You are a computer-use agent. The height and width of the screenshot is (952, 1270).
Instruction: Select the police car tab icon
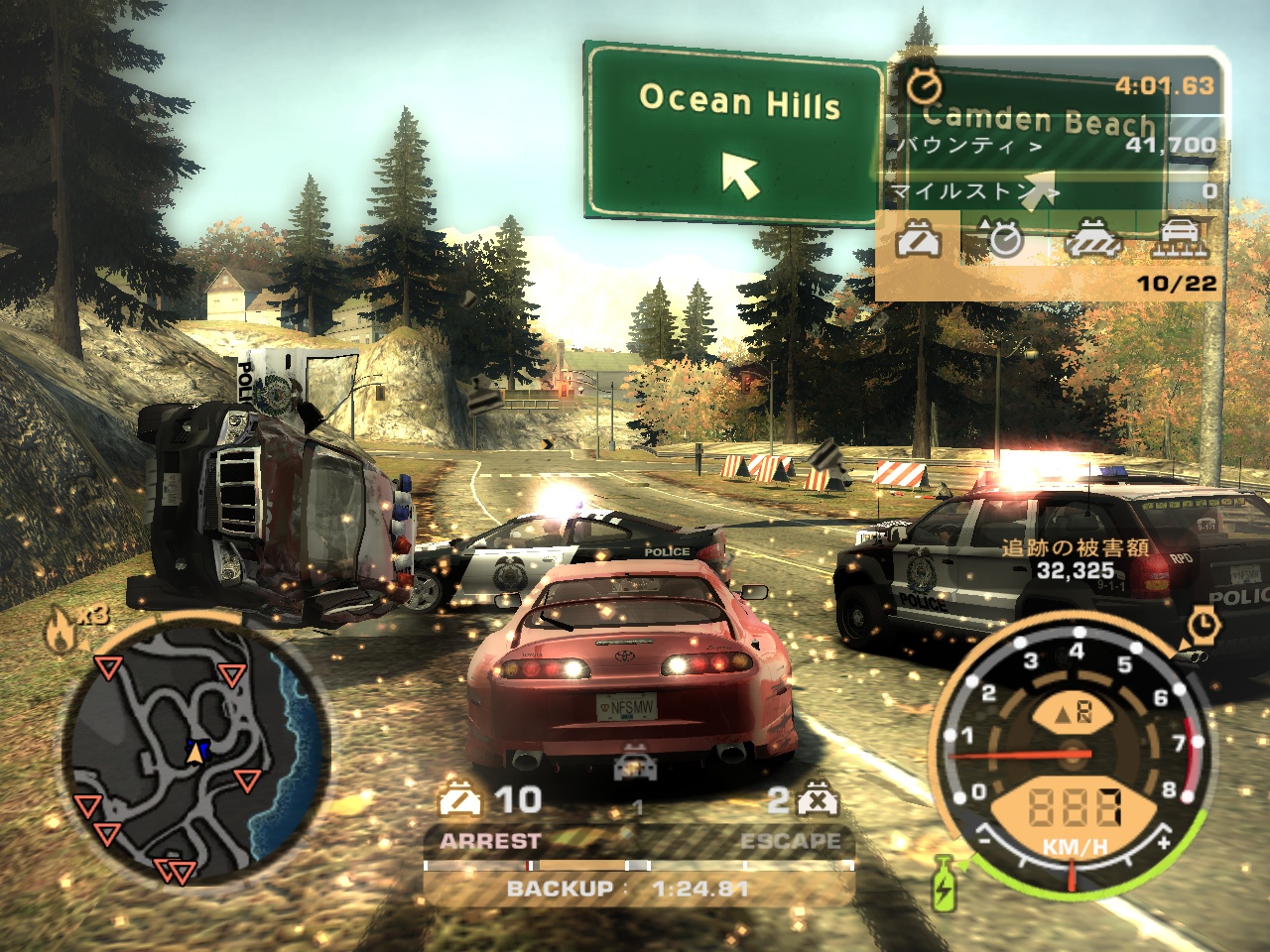919,239
